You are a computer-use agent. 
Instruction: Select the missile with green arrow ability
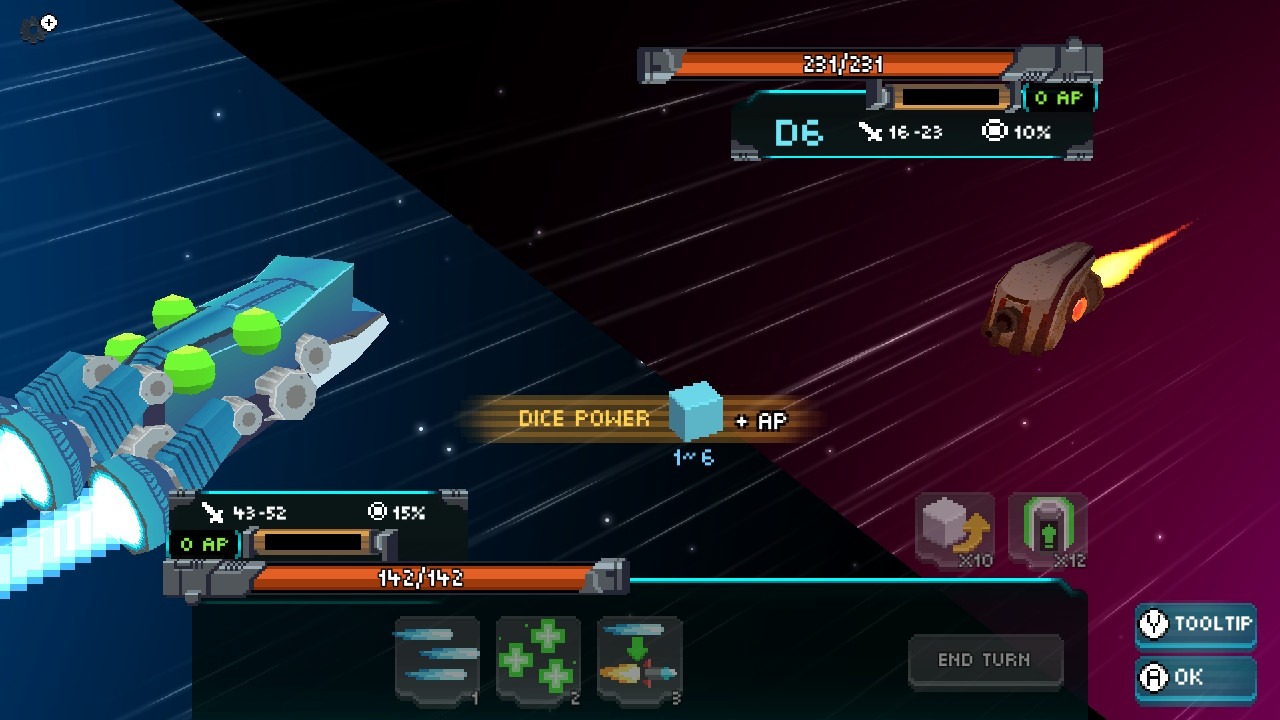tap(639, 657)
